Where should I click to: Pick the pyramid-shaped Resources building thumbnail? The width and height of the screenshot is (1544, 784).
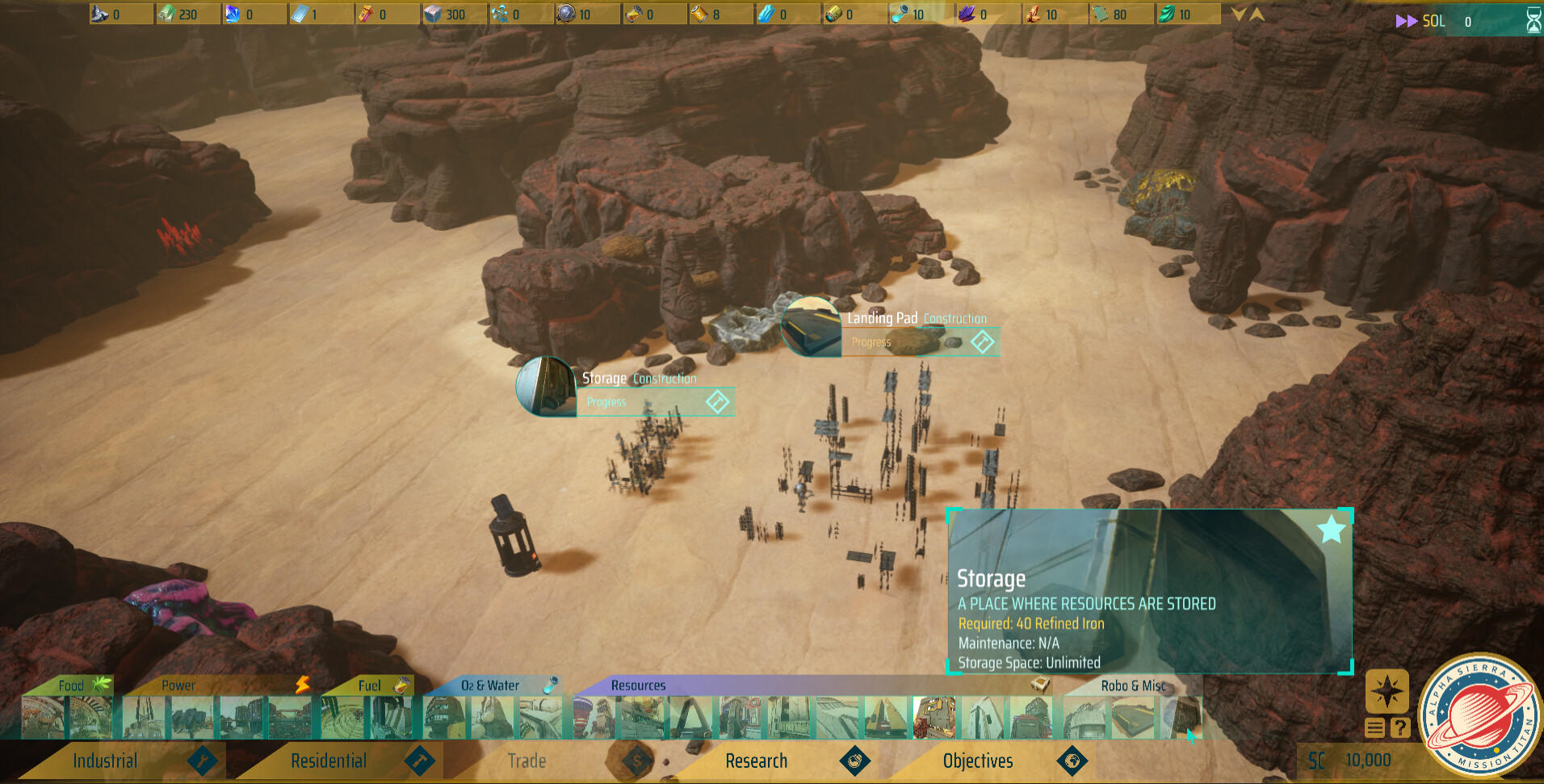pyautogui.click(x=885, y=718)
